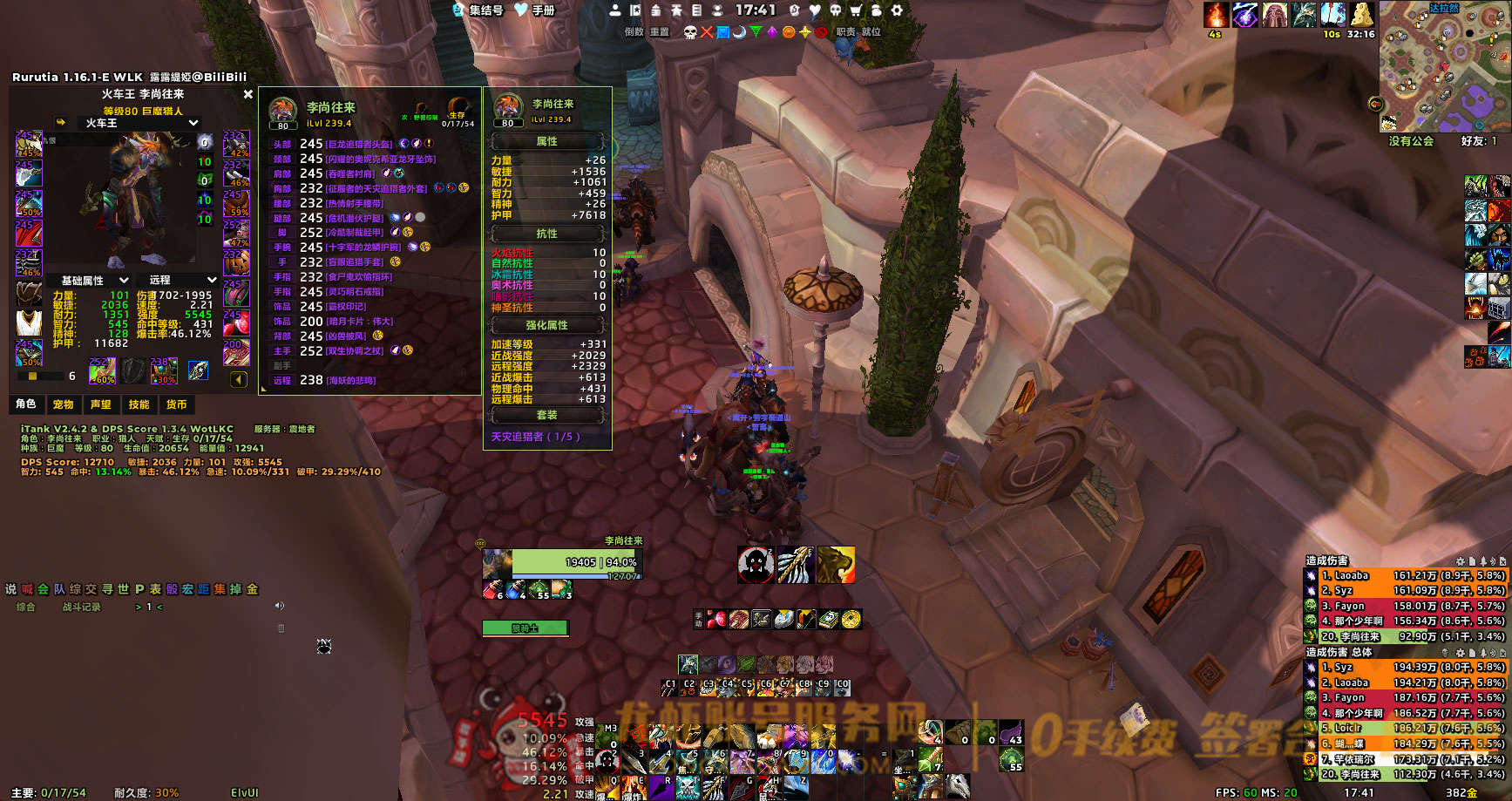Switch to the 宠物 (Pet) tab
This screenshot has height=801, width=1512.
click(64, 404)
